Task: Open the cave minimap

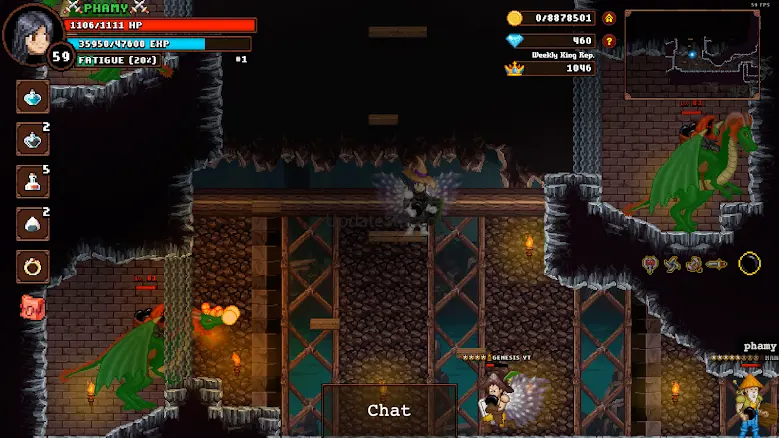Action: [x=691, y=54]
